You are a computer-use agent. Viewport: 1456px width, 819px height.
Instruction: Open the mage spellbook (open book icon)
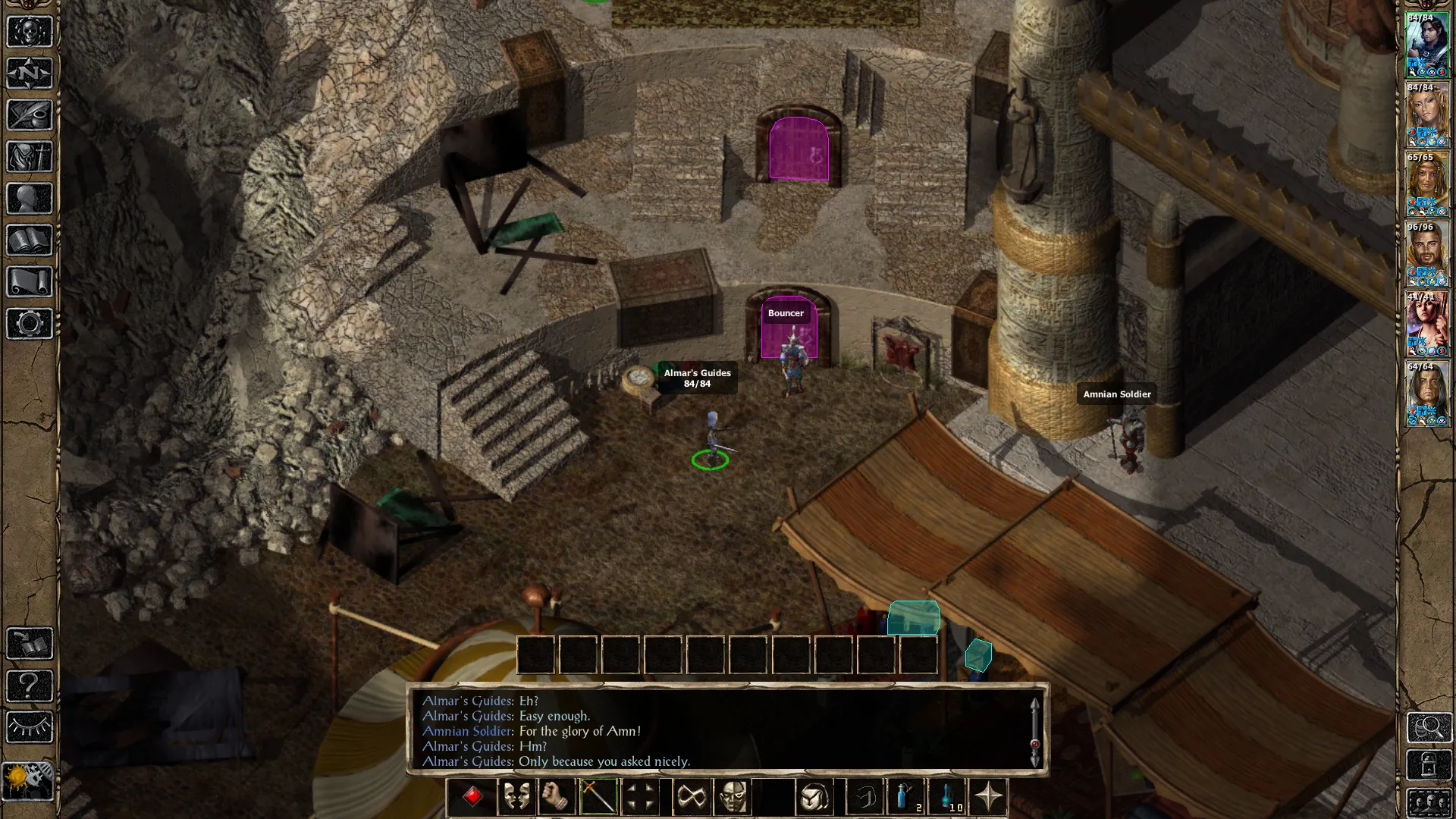pyautogui.click(x=30, y=240)
